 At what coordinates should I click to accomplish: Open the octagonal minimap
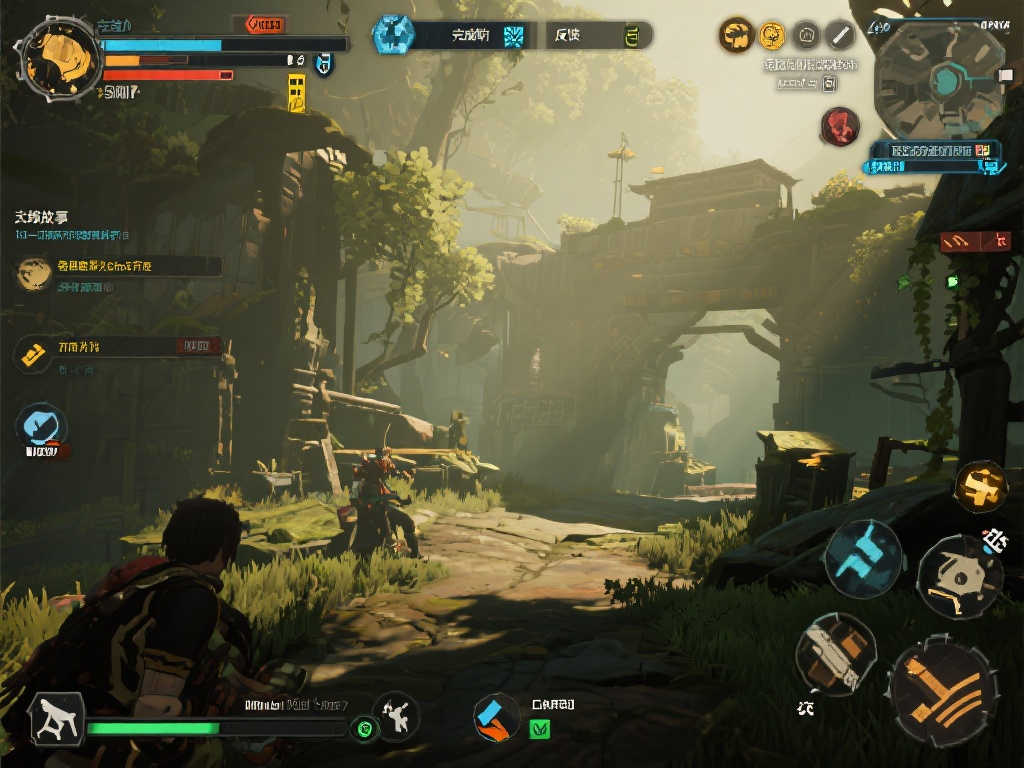(x=939, y=80)
